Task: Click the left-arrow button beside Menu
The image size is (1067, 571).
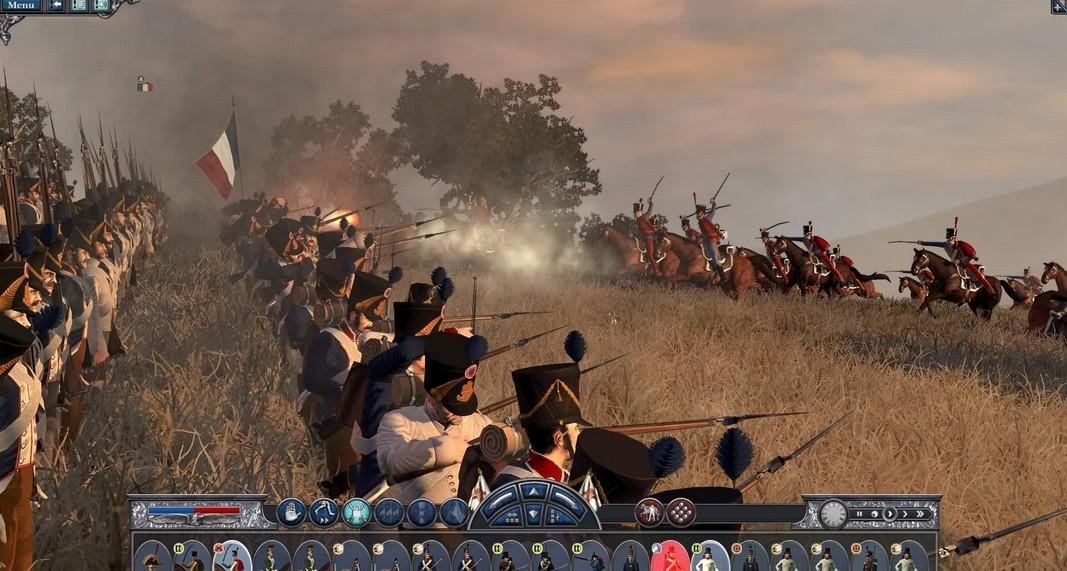Action: (x=56, y=6)
